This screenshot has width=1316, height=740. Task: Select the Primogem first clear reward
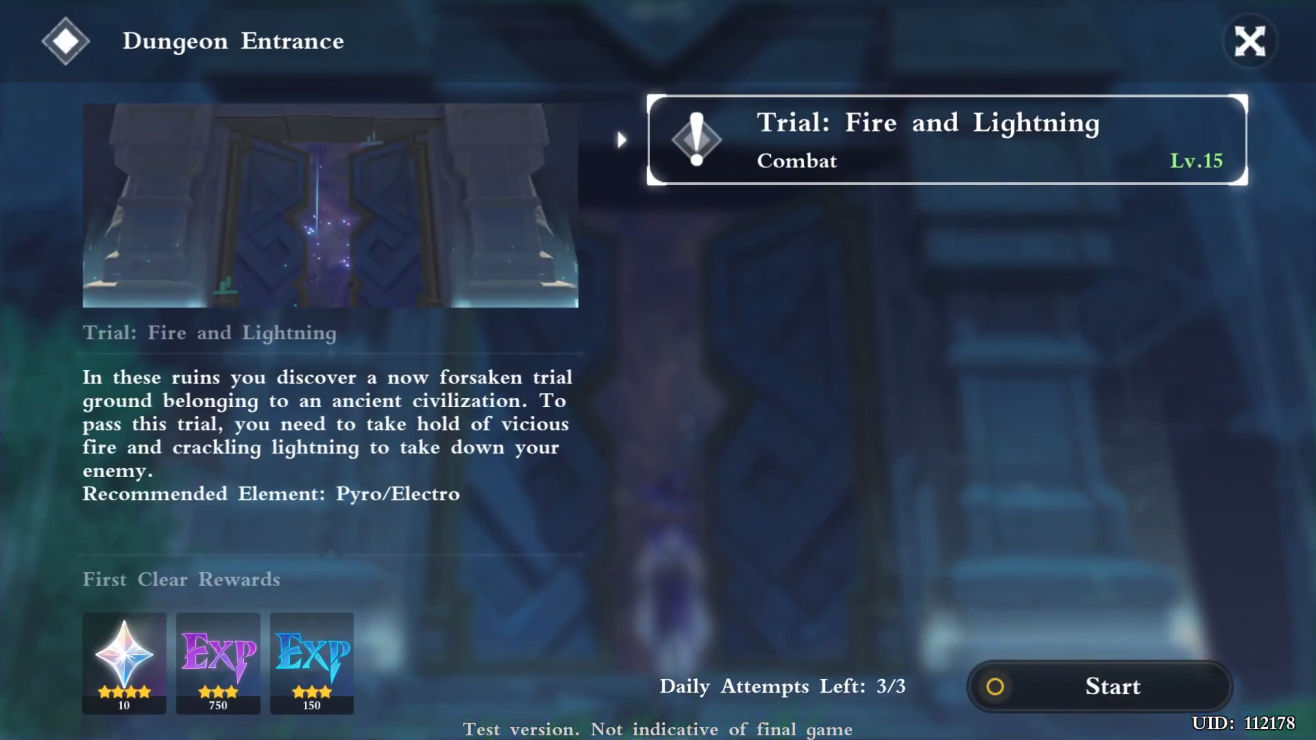click(124, 655)
